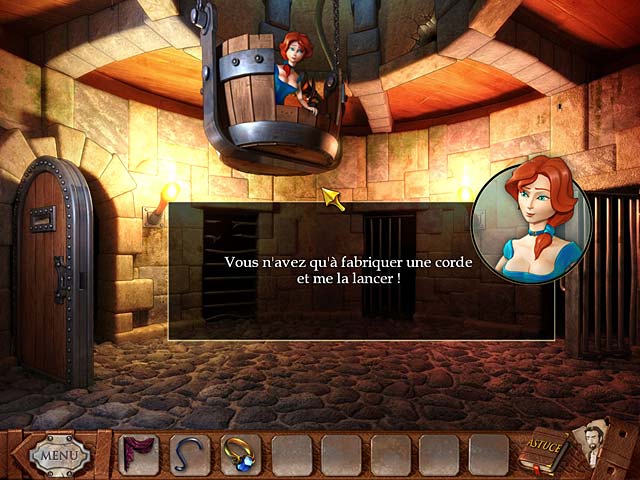Pick the metal hook inventory slot
Viewport: 640px width, 480px height.
189,454
